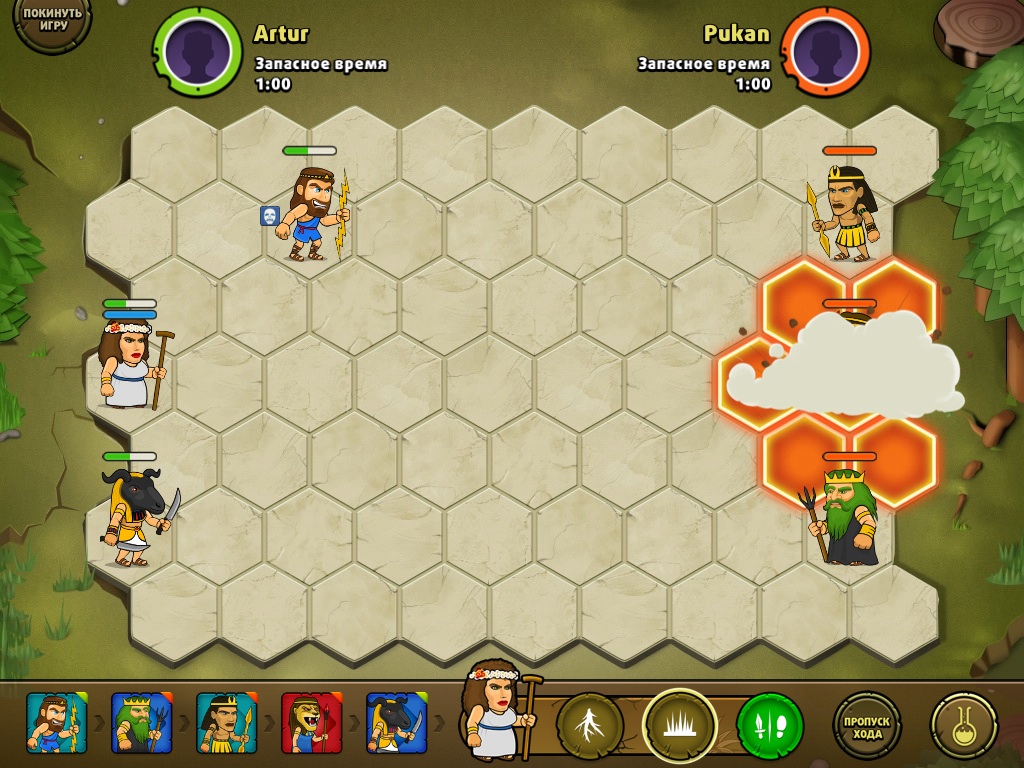This screenshot has width=1024, height=768.
Task: Open Pukan's player avatar
Action: (825, 50)
